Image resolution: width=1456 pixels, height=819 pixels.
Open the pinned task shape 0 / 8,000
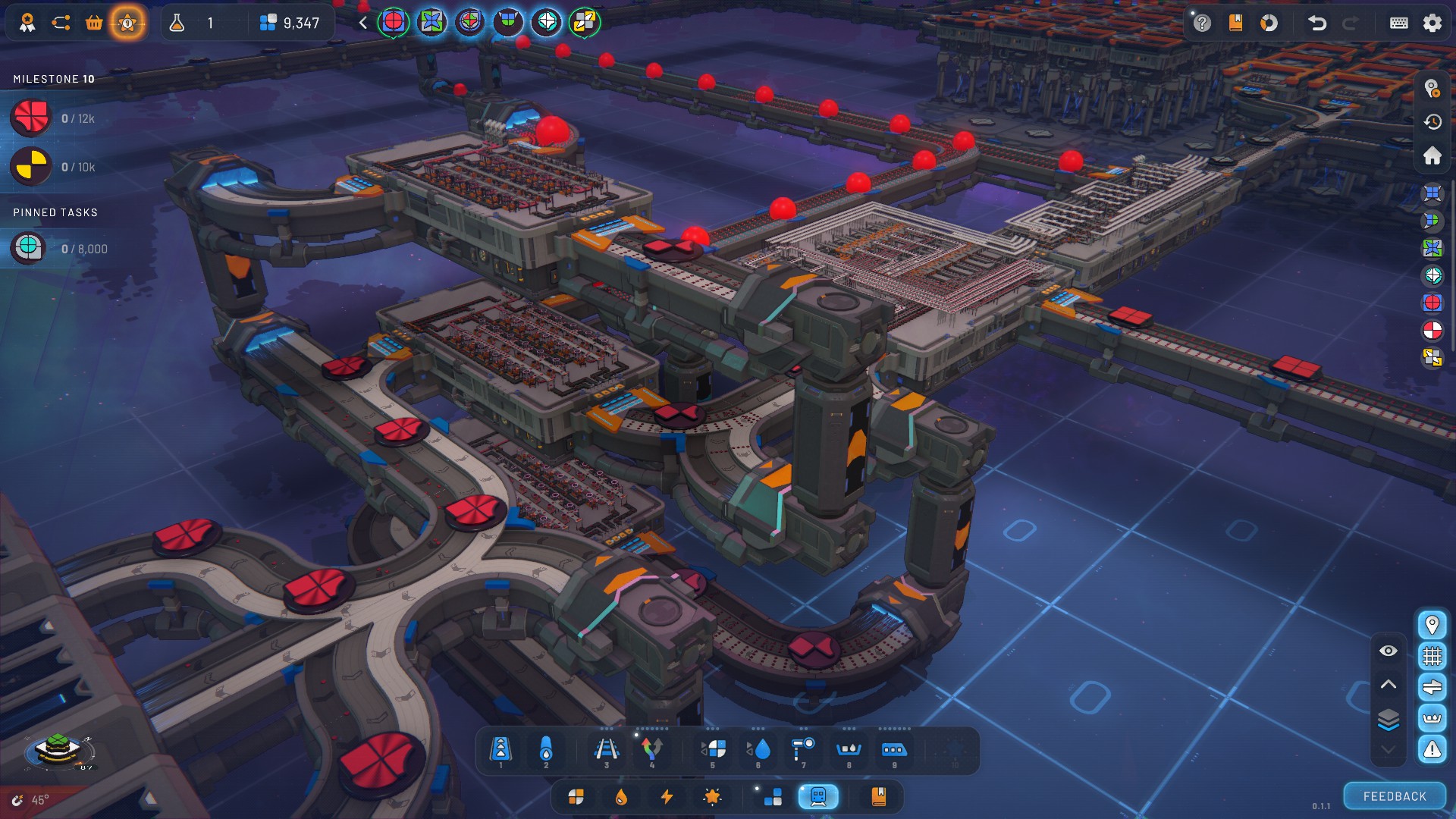point(29,248)
